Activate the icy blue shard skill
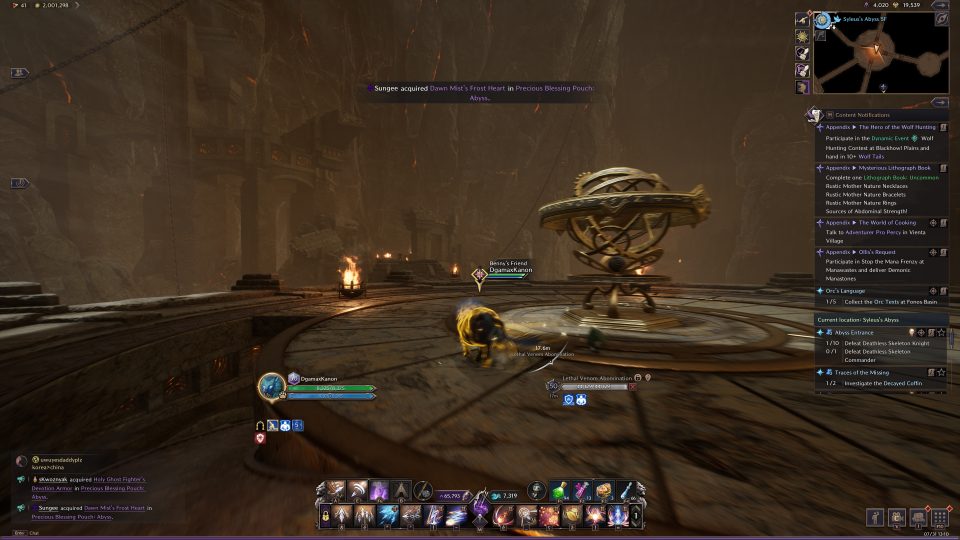The width and height of the screenshot is (960, 540). click(389, 515)
